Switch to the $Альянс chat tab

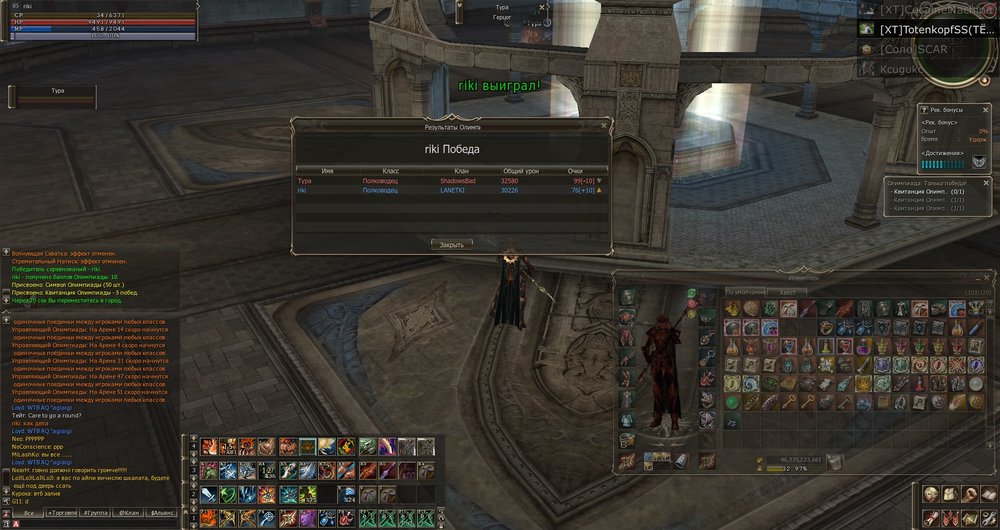tap(163, 512)
